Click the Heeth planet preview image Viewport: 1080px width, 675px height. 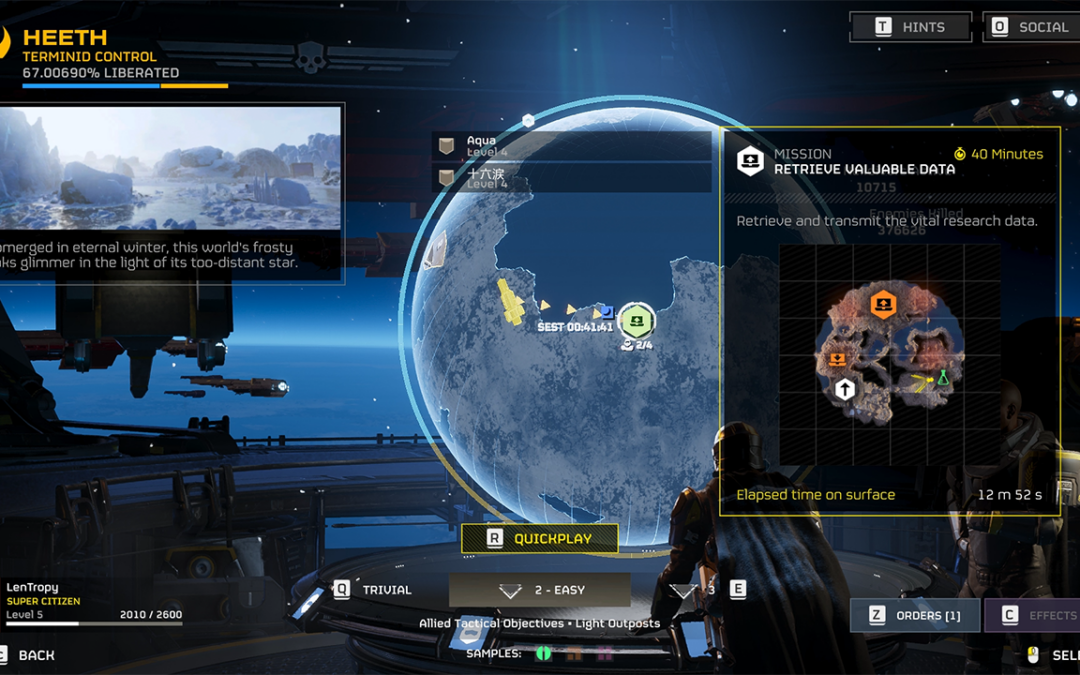coord(170,167)
